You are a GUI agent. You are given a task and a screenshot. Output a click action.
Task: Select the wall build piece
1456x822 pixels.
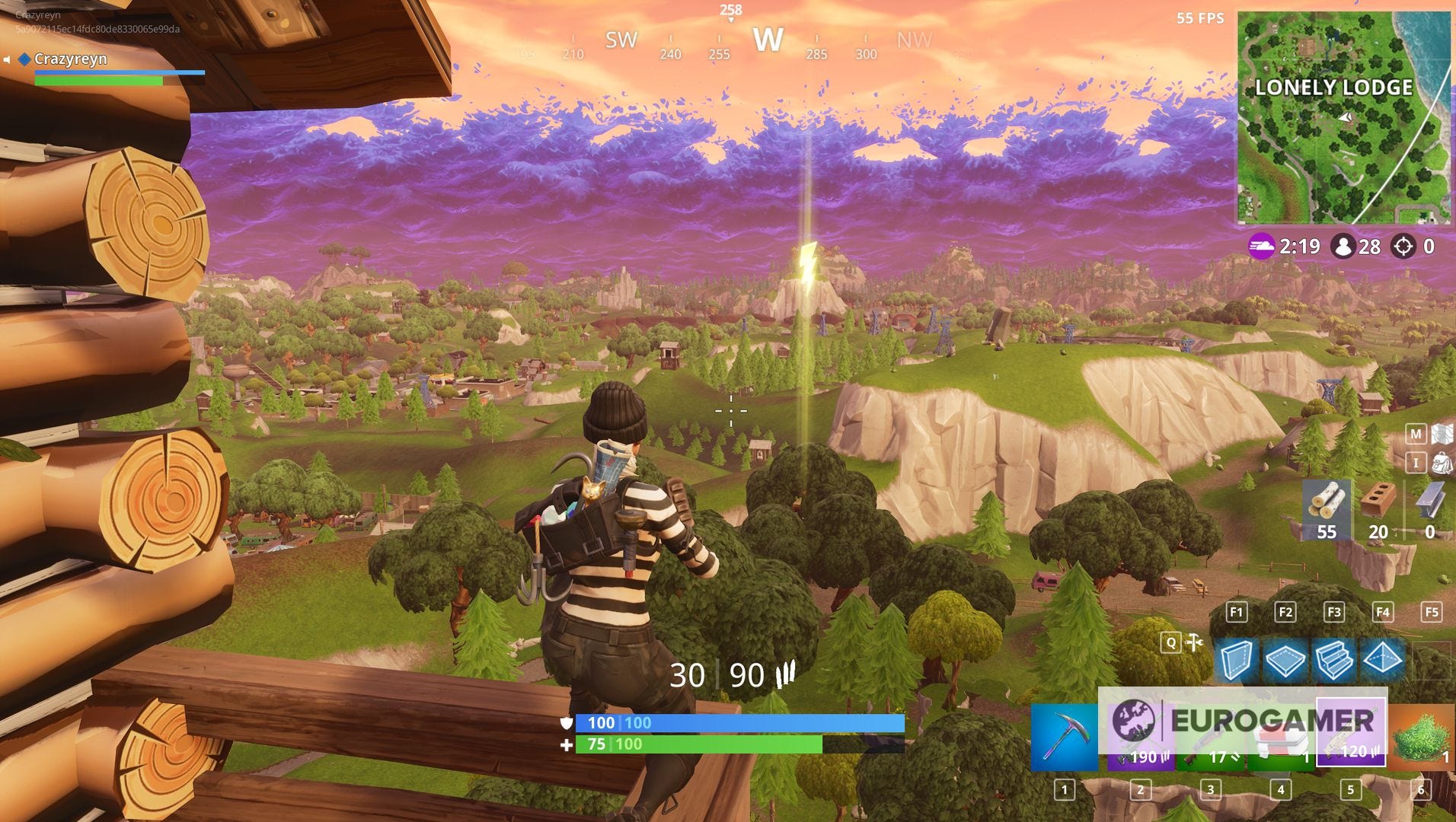tap(1238, 661)
